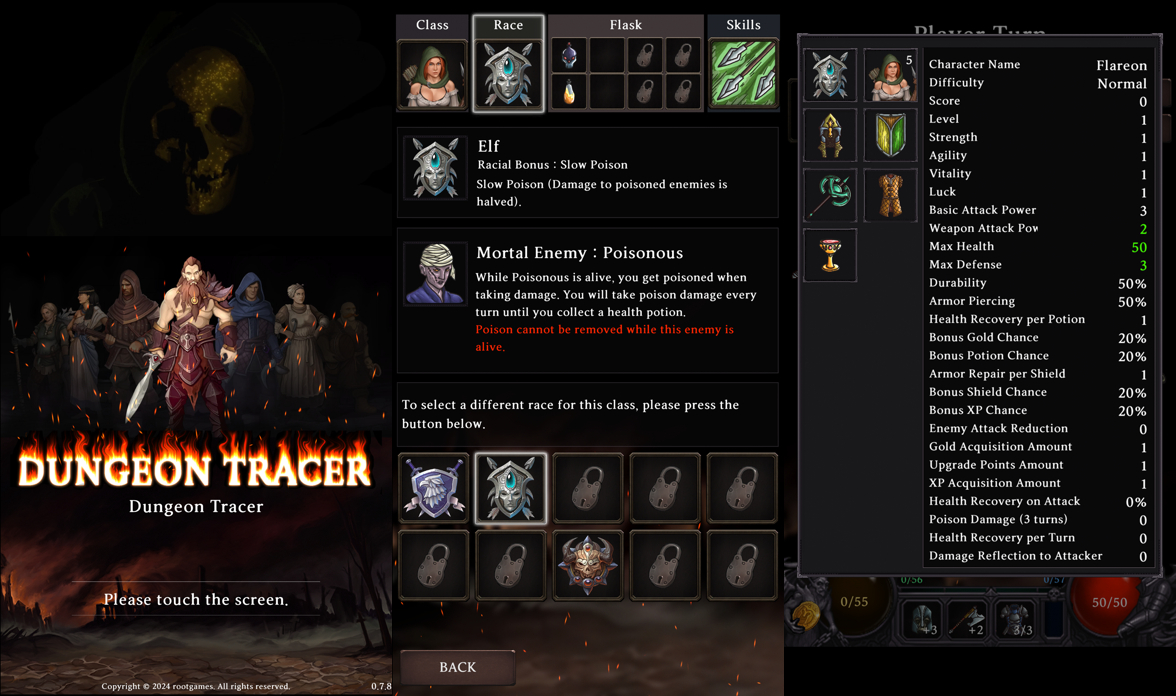Viewport: 1176px width, 696px height.
Task: Inspect the golden chalice item slot
Action: pos(830,255)
